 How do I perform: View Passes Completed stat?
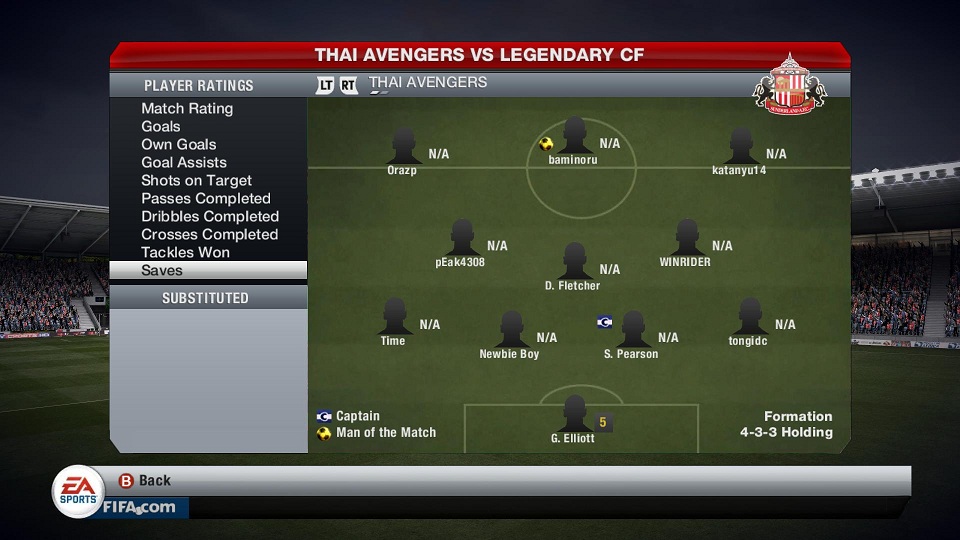[x=206, y=198]
